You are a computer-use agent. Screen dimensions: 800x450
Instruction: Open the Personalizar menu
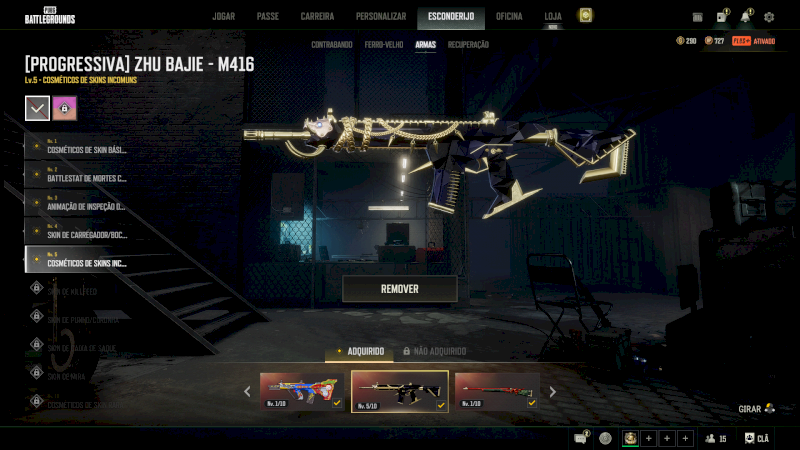381,17
